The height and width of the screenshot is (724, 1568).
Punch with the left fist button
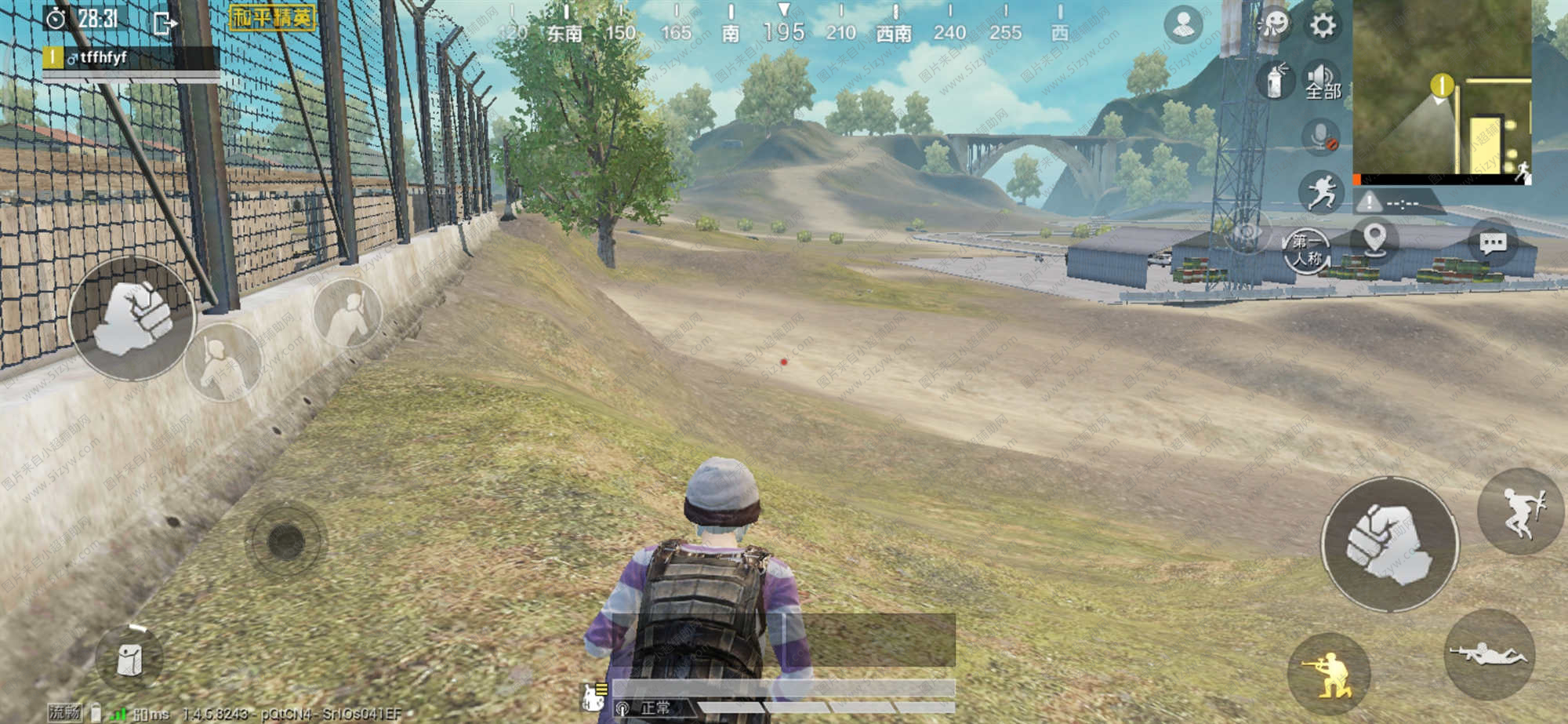pyautogui.click(x=132, y=318)
